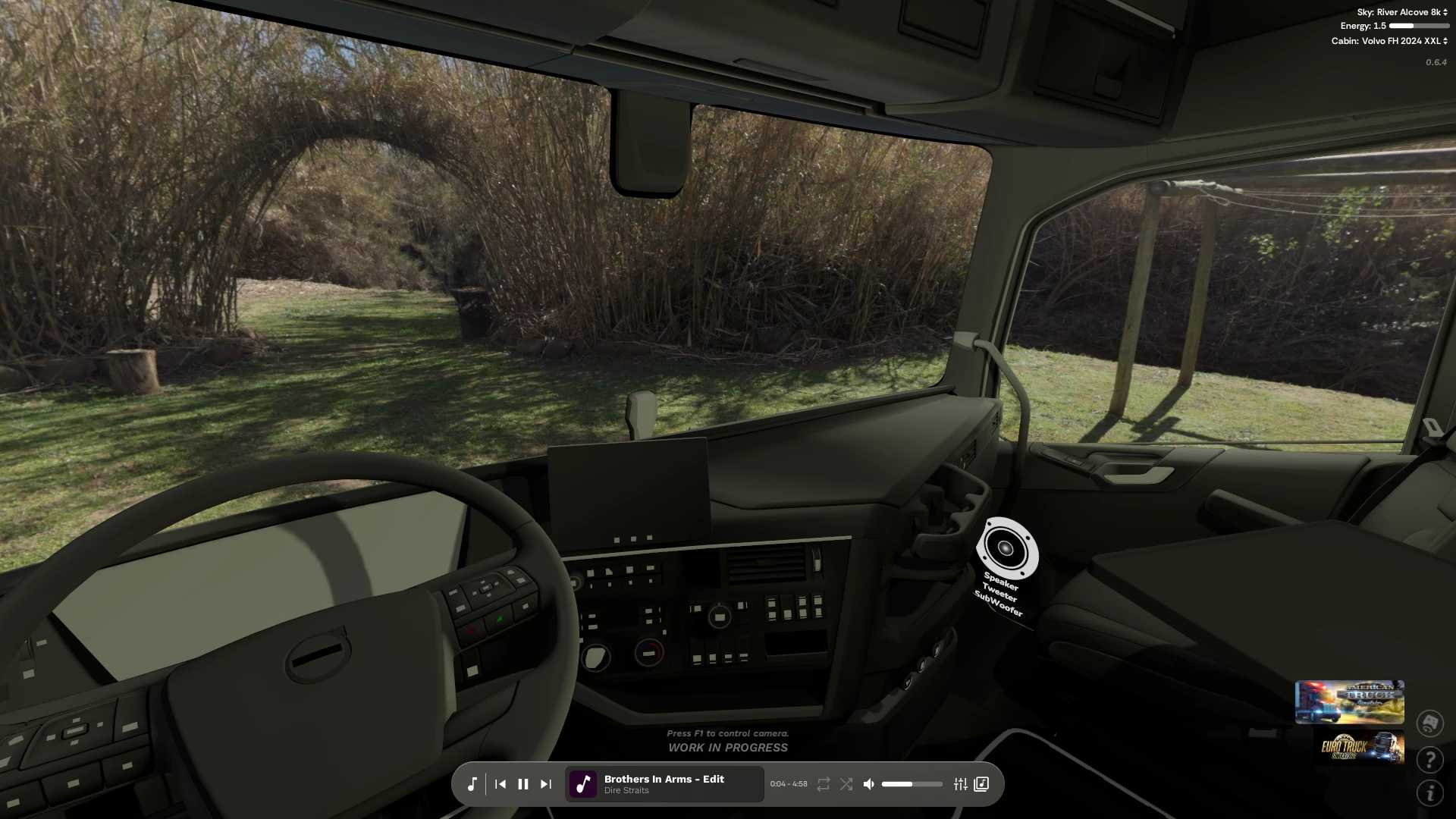Click the music note icon in the player bar
1456x819 pixels.
point(472,784)
